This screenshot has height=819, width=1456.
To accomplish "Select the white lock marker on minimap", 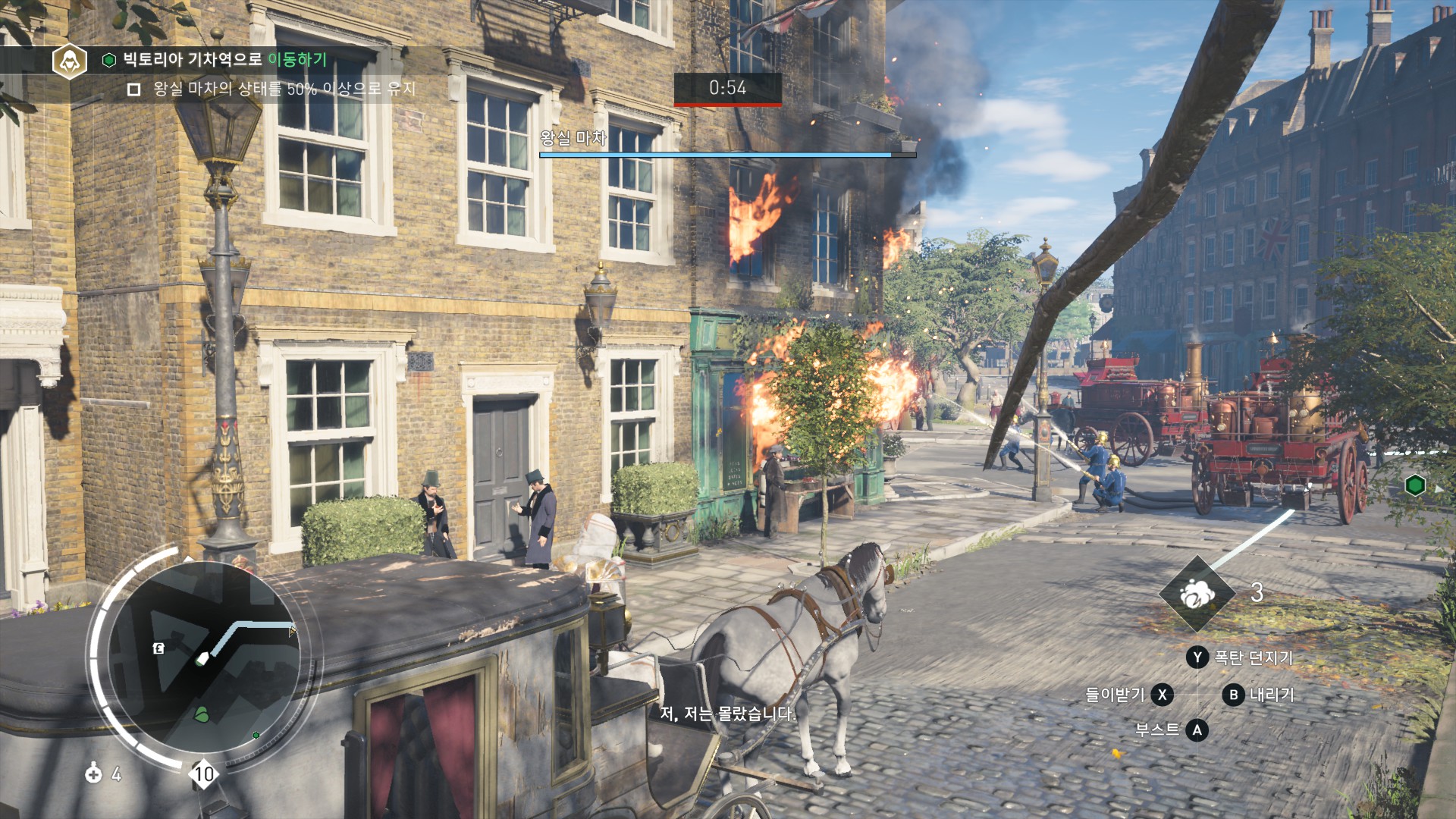I will click(158, 648).
